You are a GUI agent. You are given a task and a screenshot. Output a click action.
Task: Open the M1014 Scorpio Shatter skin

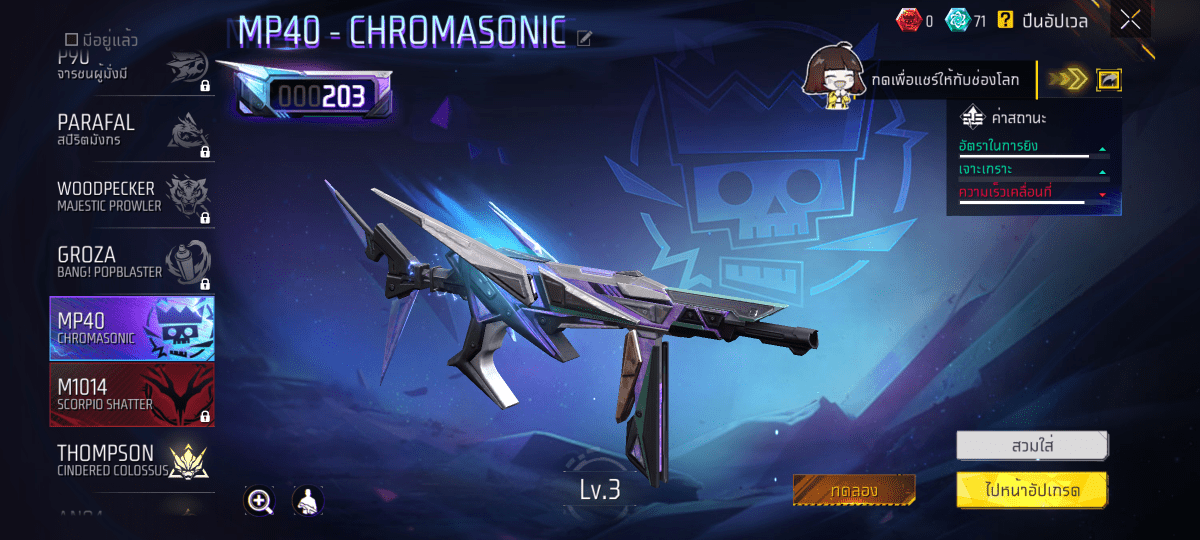[132, 395]
